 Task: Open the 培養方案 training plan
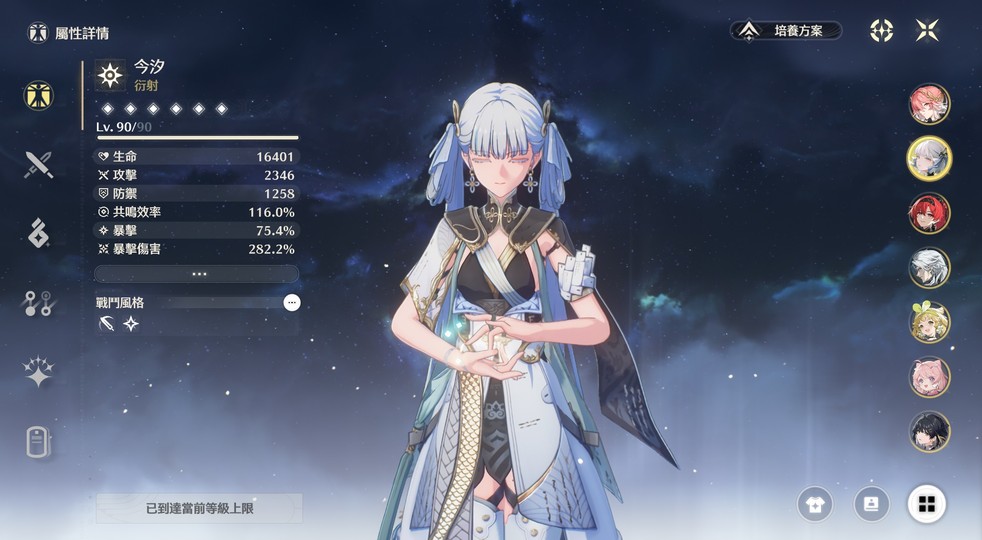pos(786,31)
